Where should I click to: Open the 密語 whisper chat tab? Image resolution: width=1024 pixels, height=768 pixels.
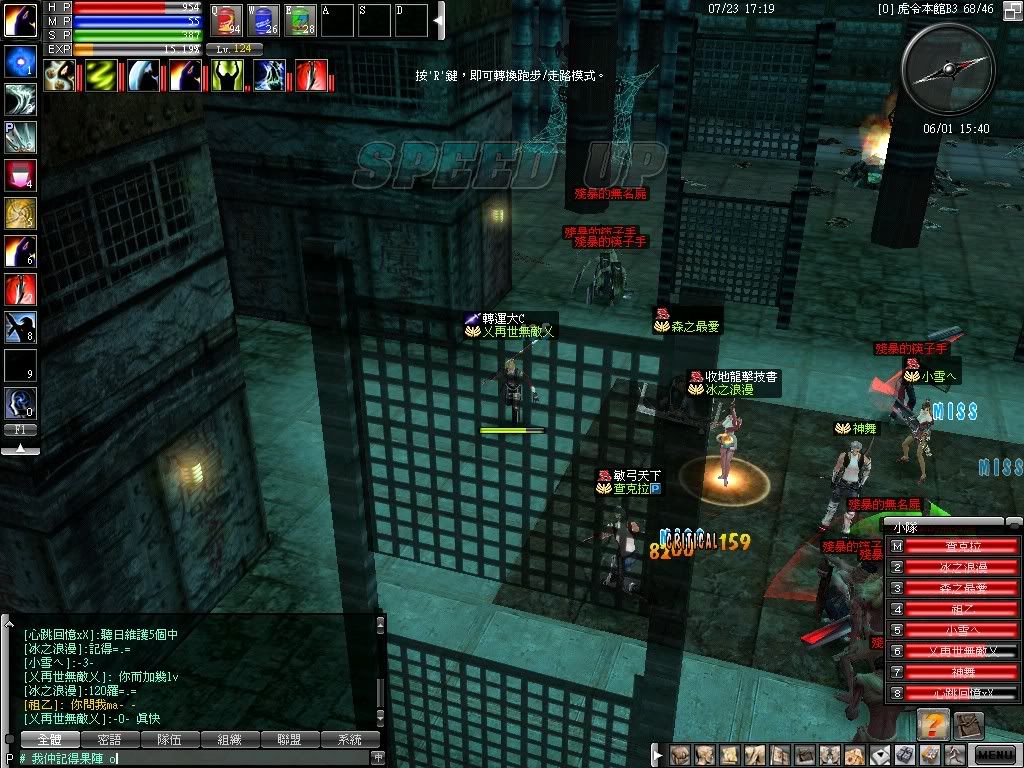click(110, 740)
